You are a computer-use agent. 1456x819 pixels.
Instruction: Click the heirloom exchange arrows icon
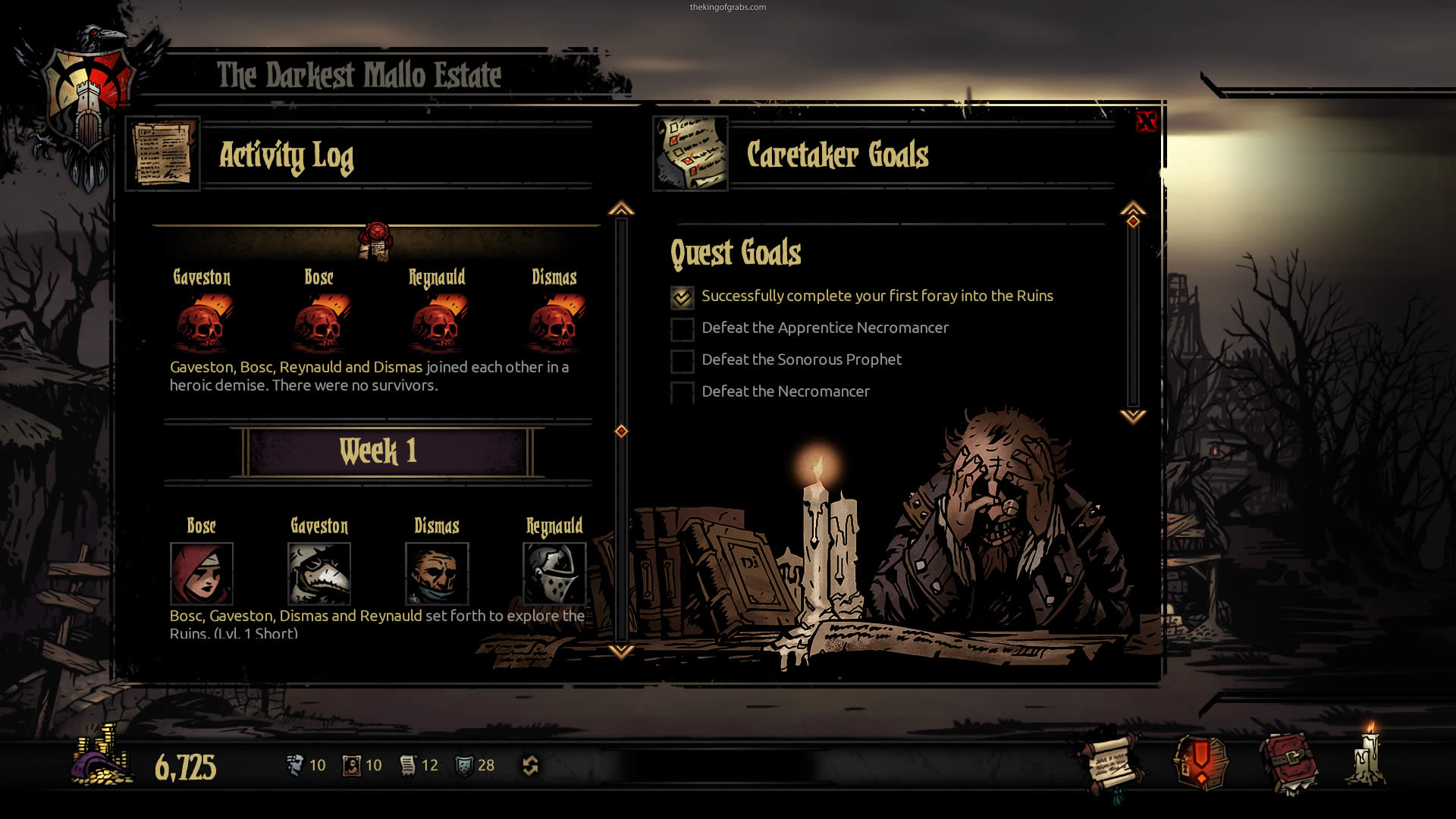pos(530,766)
